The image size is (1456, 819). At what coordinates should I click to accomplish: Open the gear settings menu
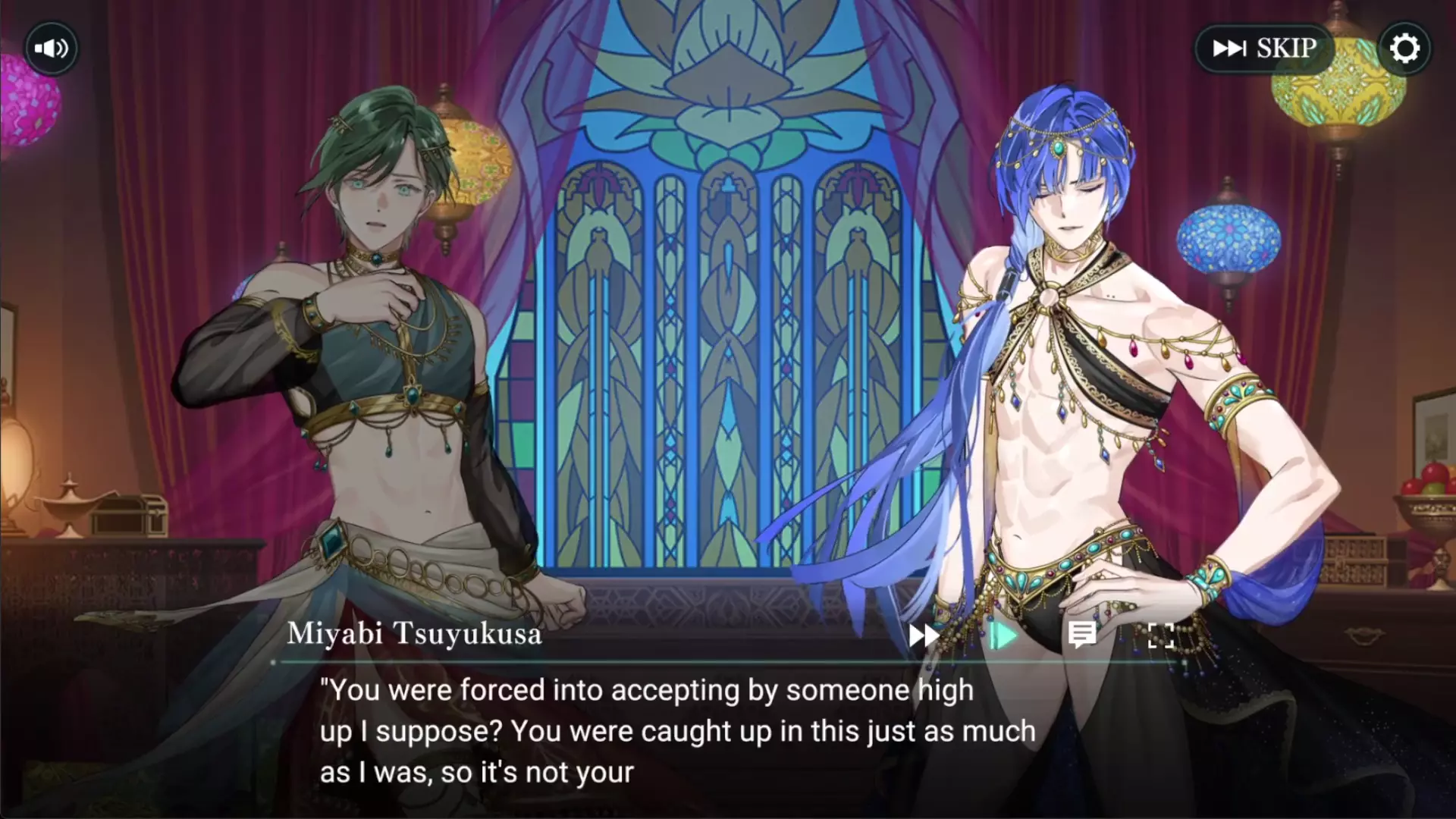click(x=1404, y=49)
